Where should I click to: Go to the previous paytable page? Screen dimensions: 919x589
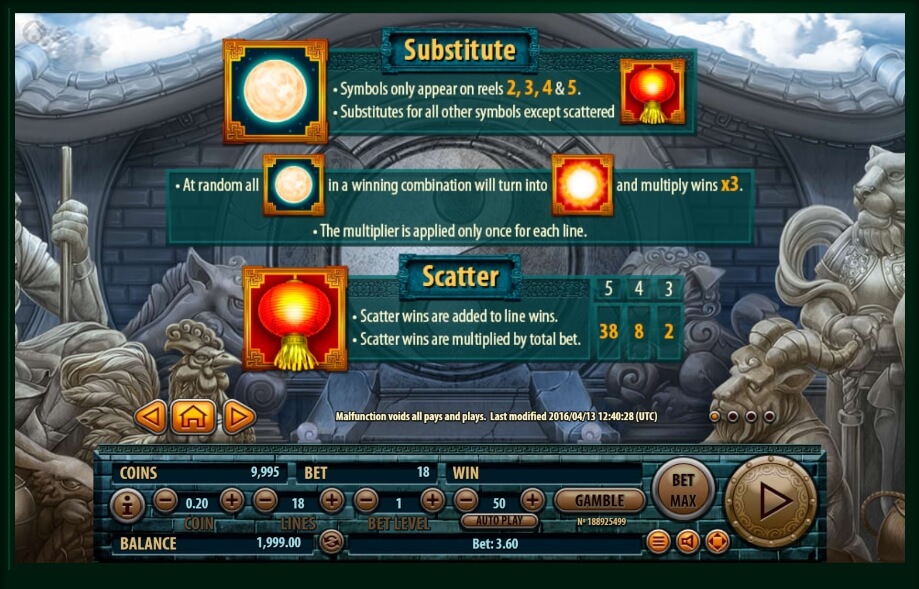tap(150, 417)
